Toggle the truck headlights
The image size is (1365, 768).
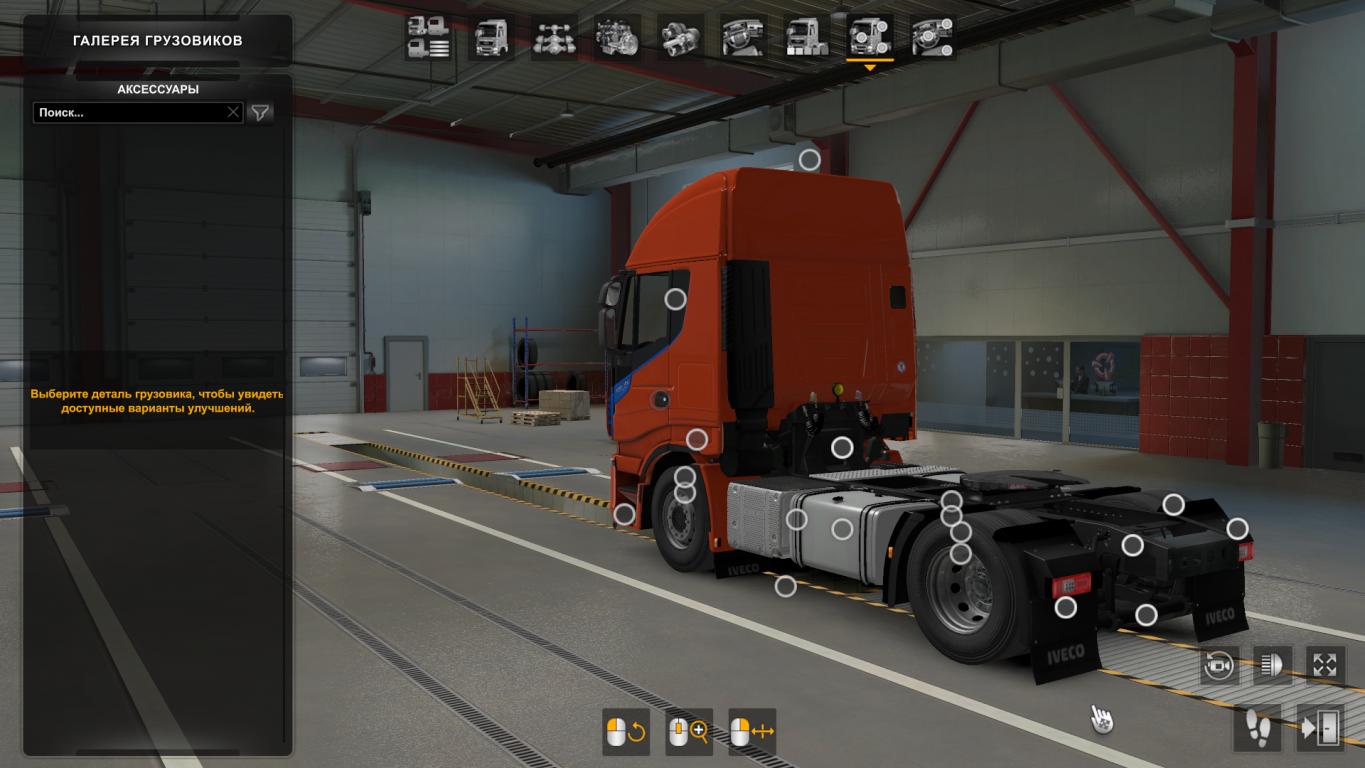point(1272,665)
